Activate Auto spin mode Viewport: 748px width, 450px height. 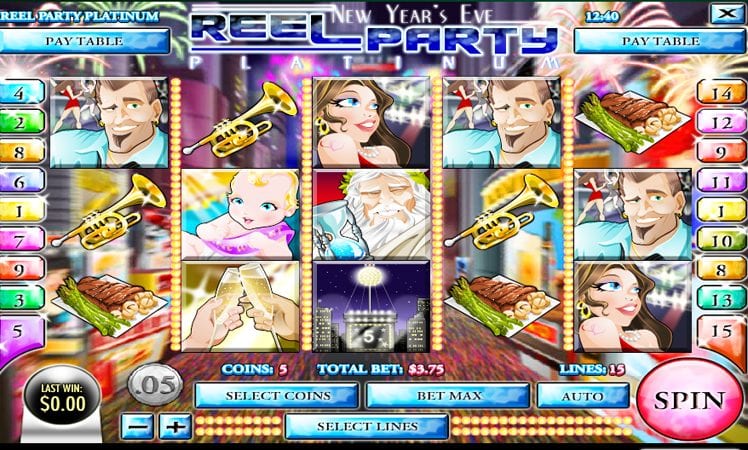582,395
